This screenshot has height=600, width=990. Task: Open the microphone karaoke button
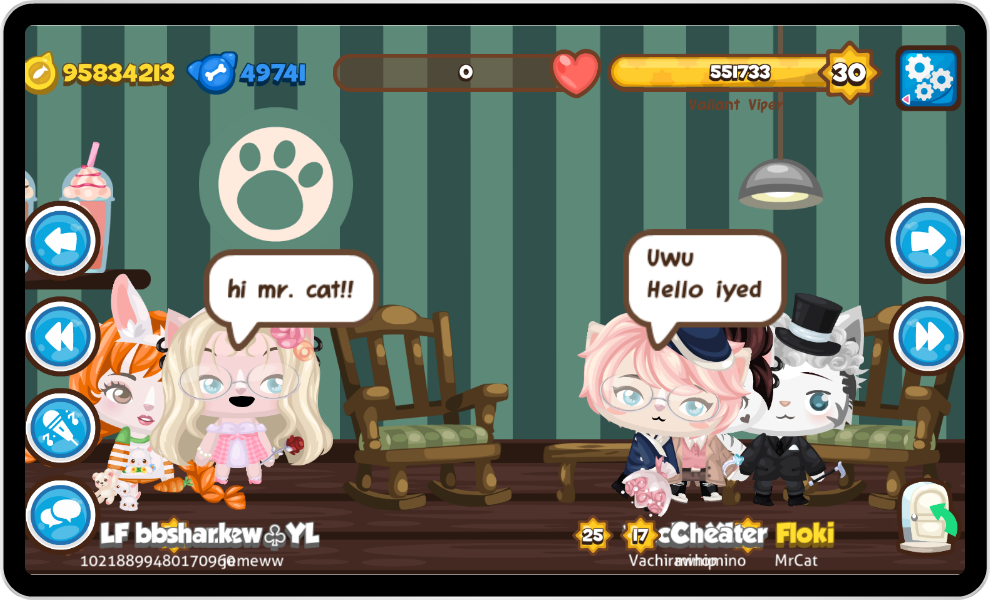[61, 427]
